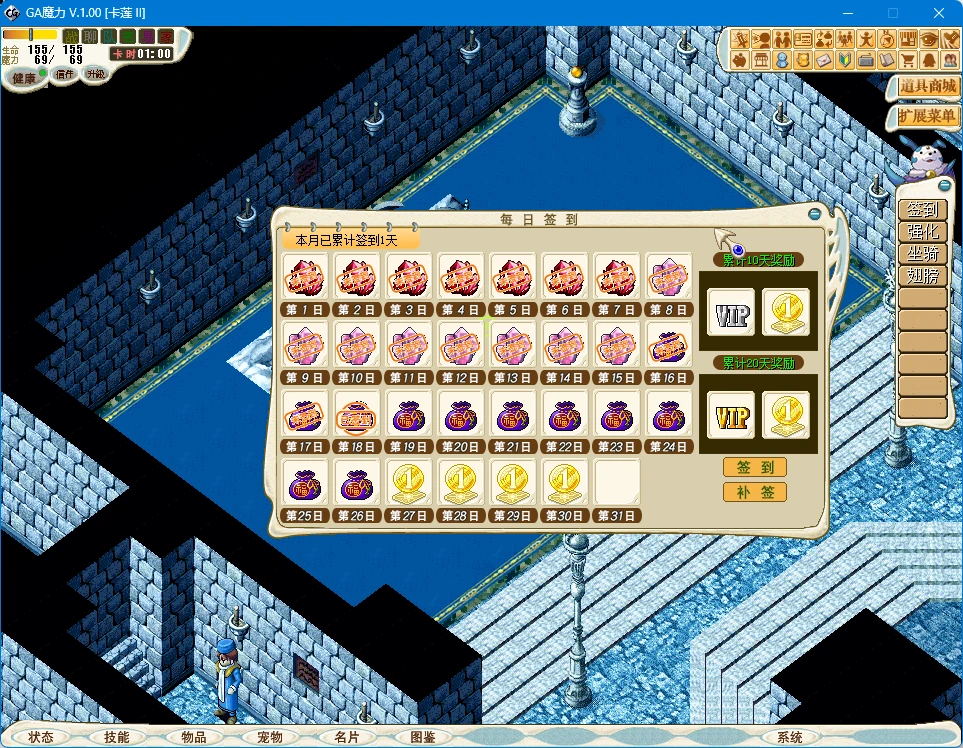Click the 签到 button in the sign-in window
The width and height of the screenshot is (963, 748).
(x=754, y=468)
